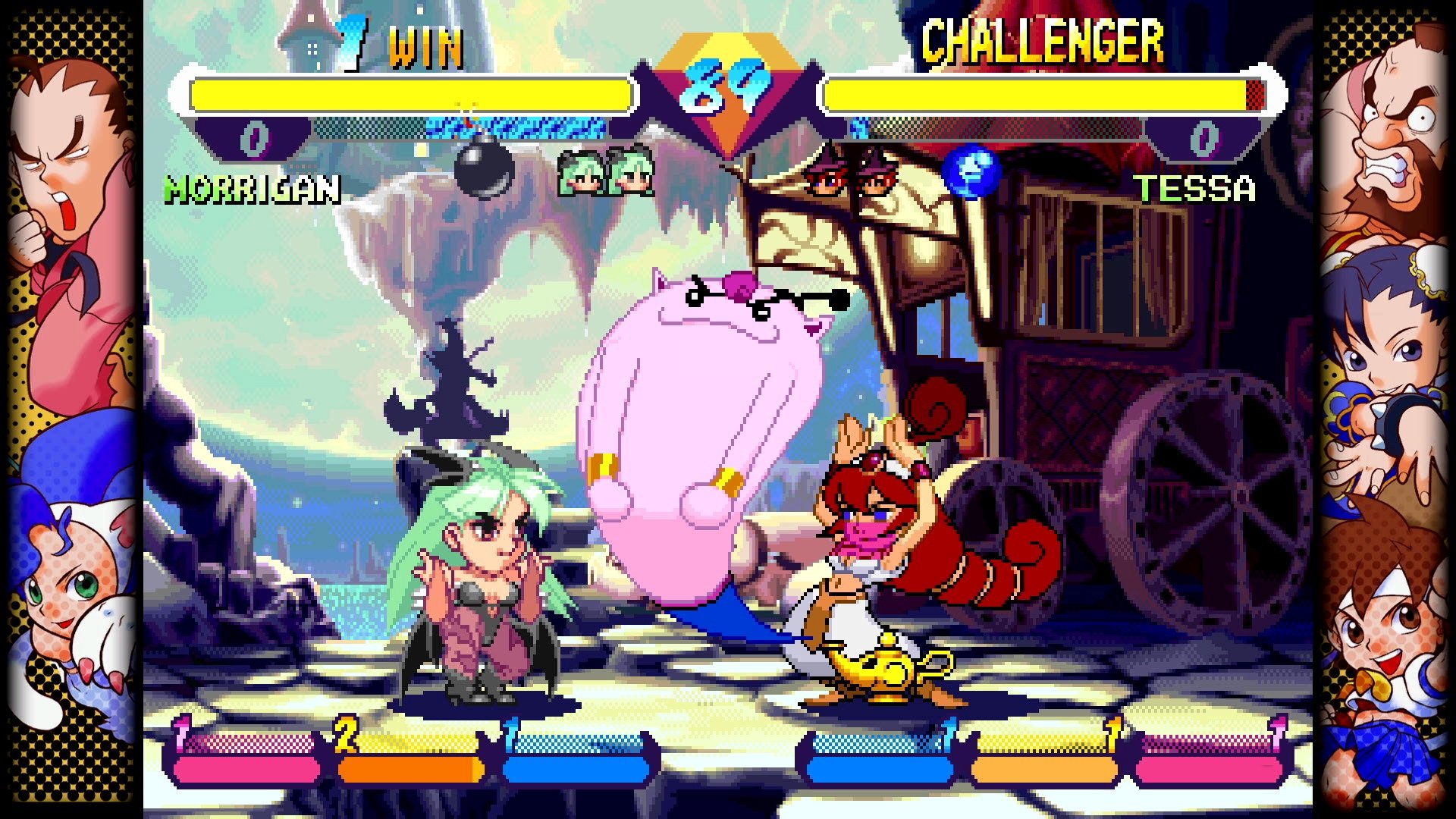Toggle Morrigan's round-win counter showing 0

point(255,139)
